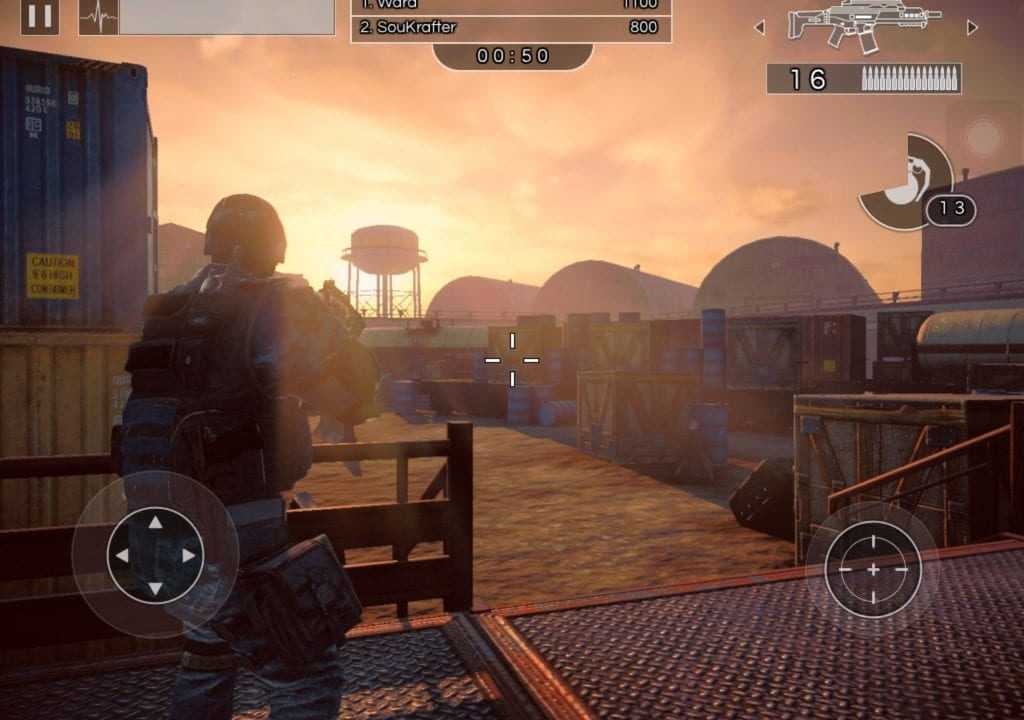Move backward with the down arrow
1024x720 pixels.
point(155,588)
